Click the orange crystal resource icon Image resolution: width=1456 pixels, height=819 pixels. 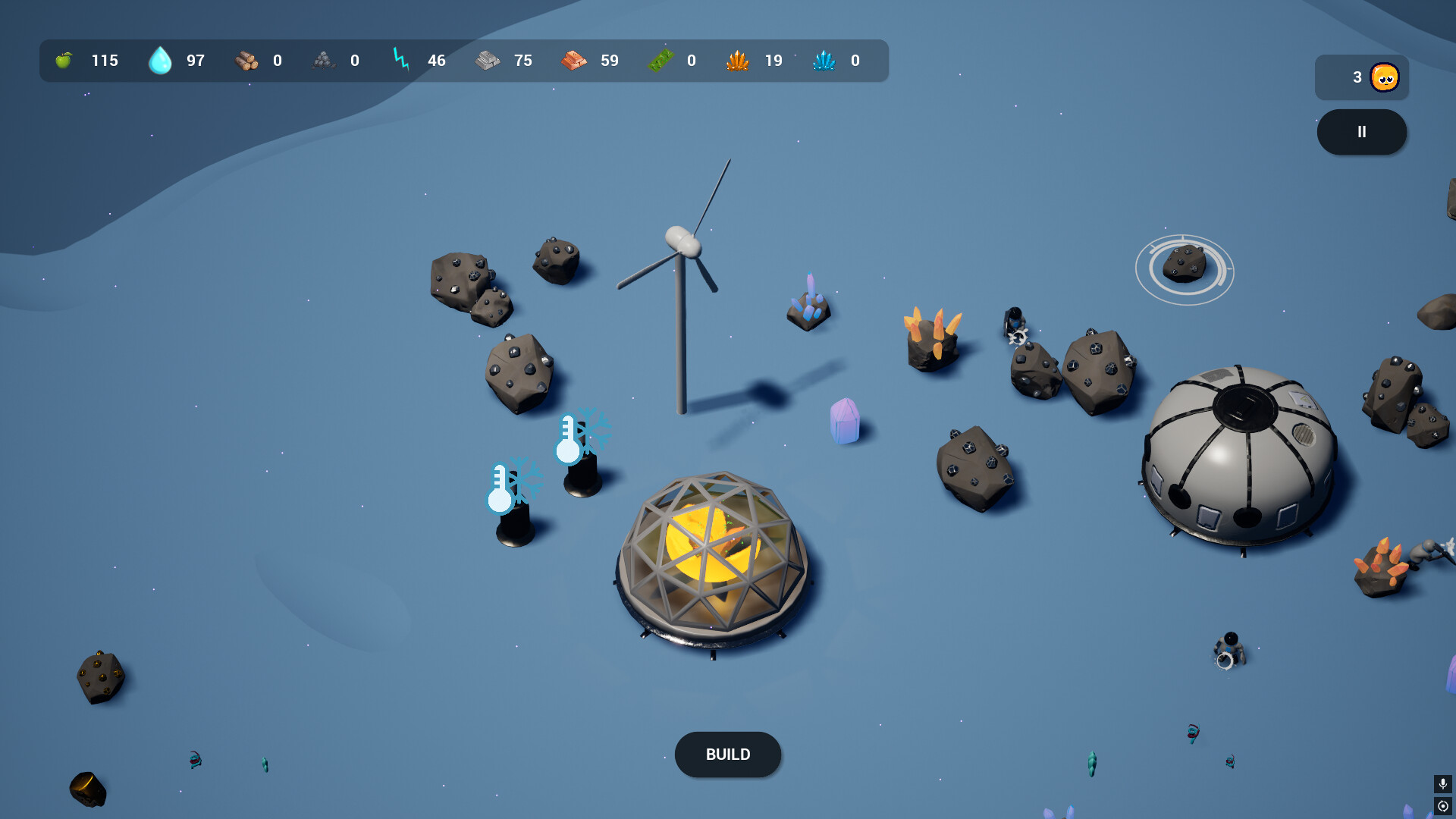click(x=736, y=60)
